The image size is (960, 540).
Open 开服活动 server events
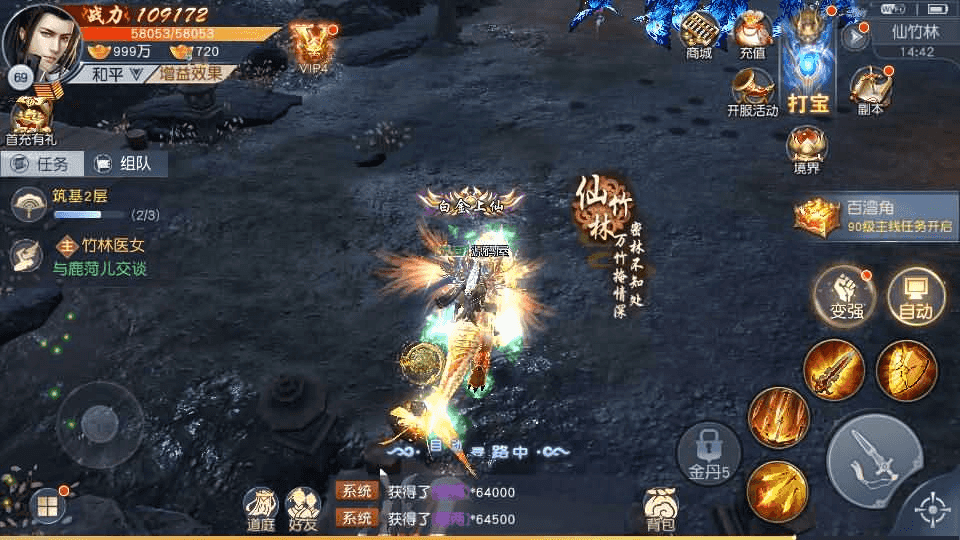752,91
